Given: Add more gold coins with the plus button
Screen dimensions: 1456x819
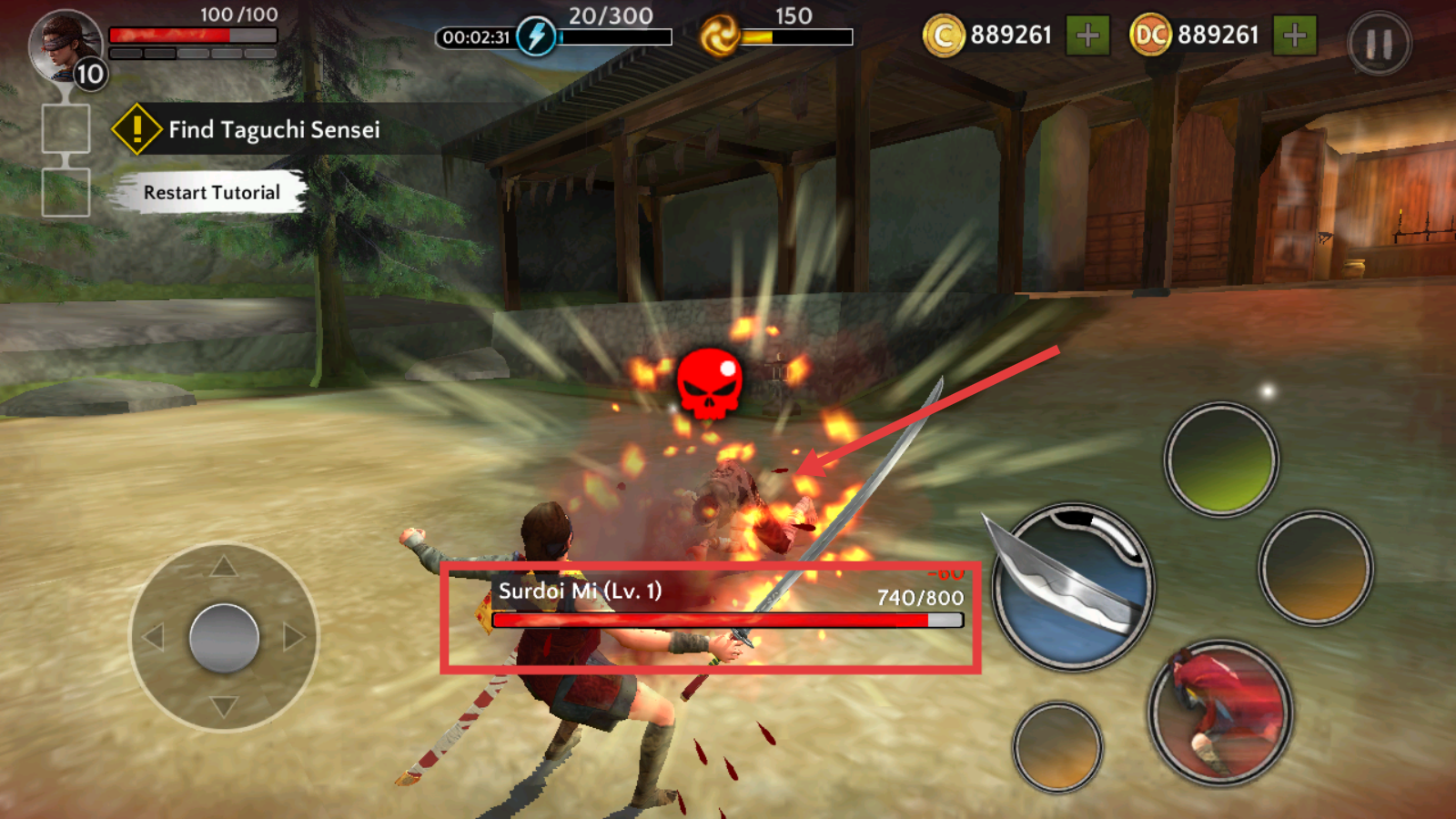Looking at the screenshot, I should (x=1087, y=36).
